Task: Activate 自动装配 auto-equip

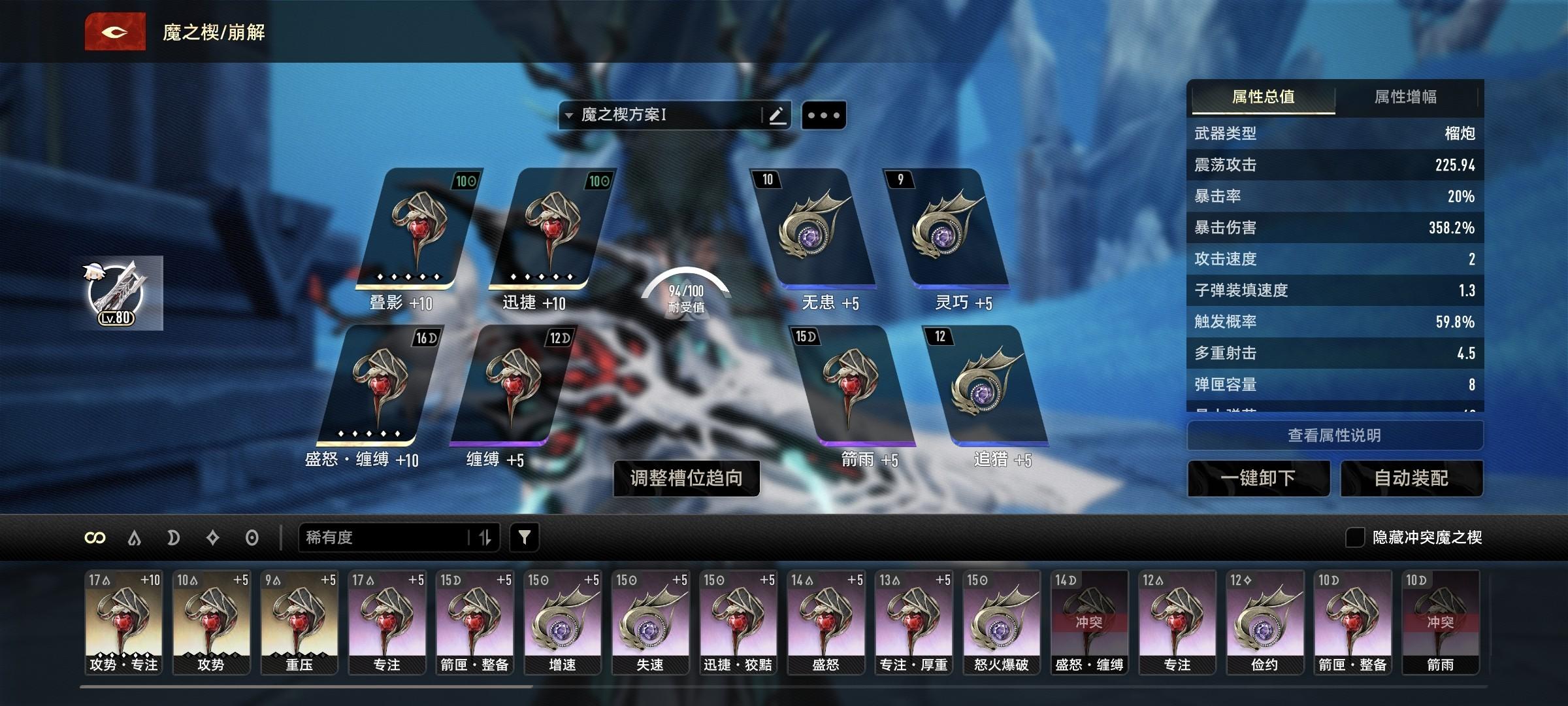Action: tap(1411, 478)
